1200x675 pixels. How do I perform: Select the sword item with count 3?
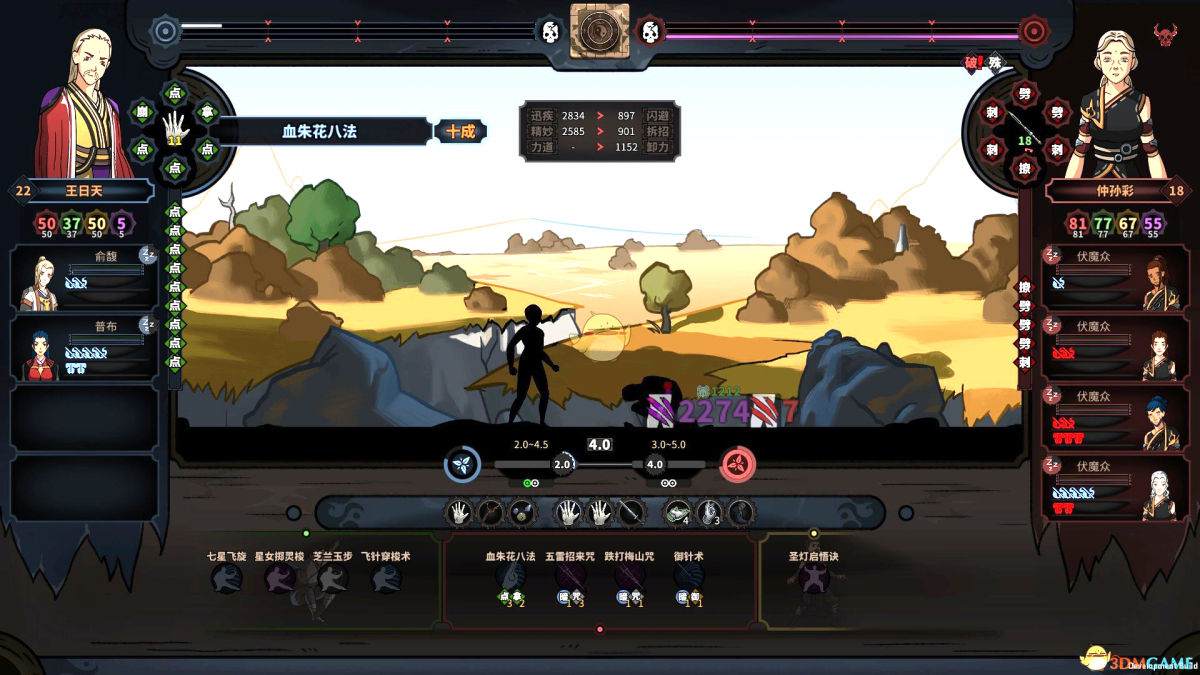pyautogui.click(x=708, y=513)
